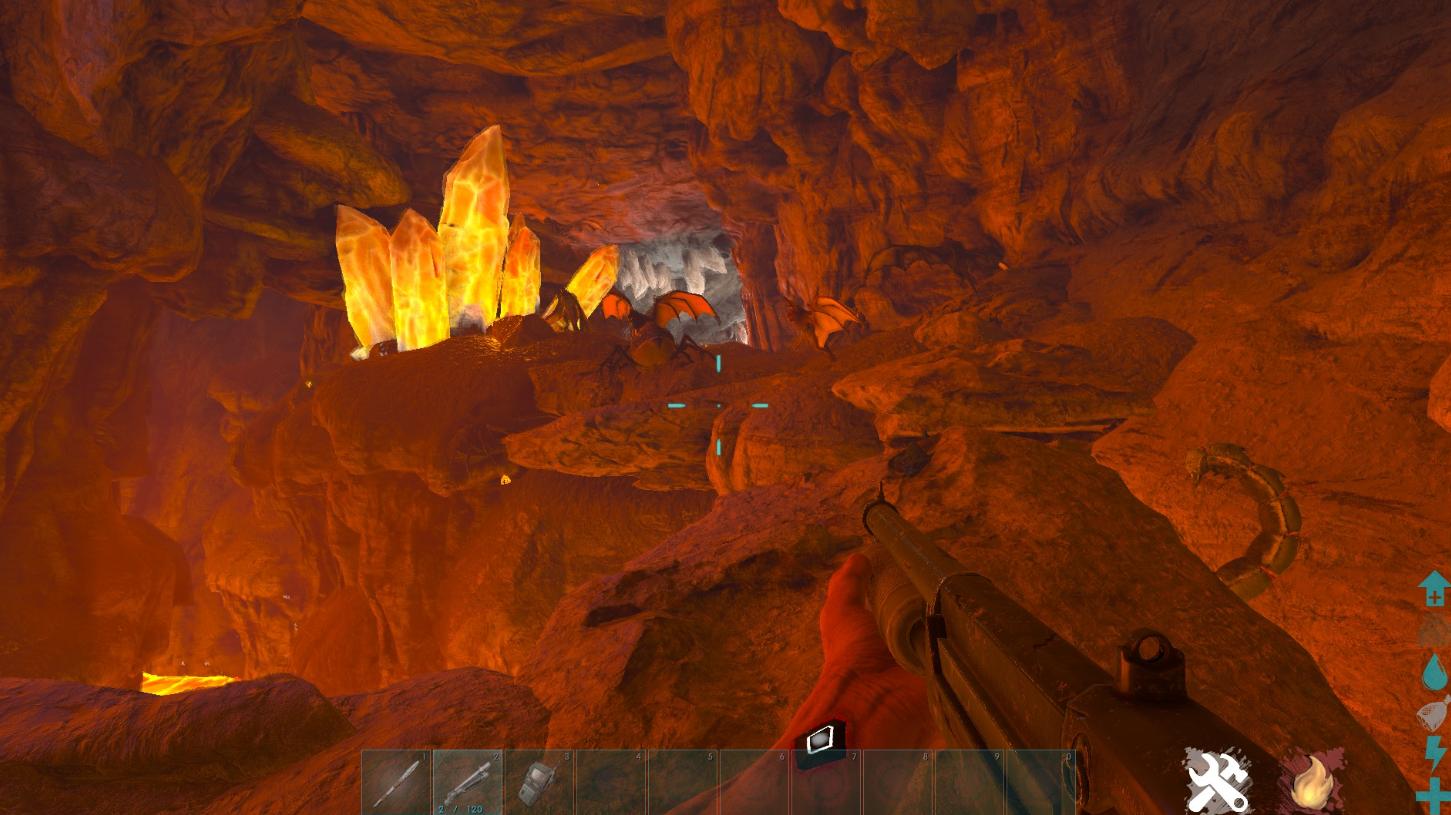Image resolution: width=1451 pixels, height=815 pixels.
Task: Equip the shotgun in hotbar slot 2
Action: pyautogui.click(x=468, y=782)
